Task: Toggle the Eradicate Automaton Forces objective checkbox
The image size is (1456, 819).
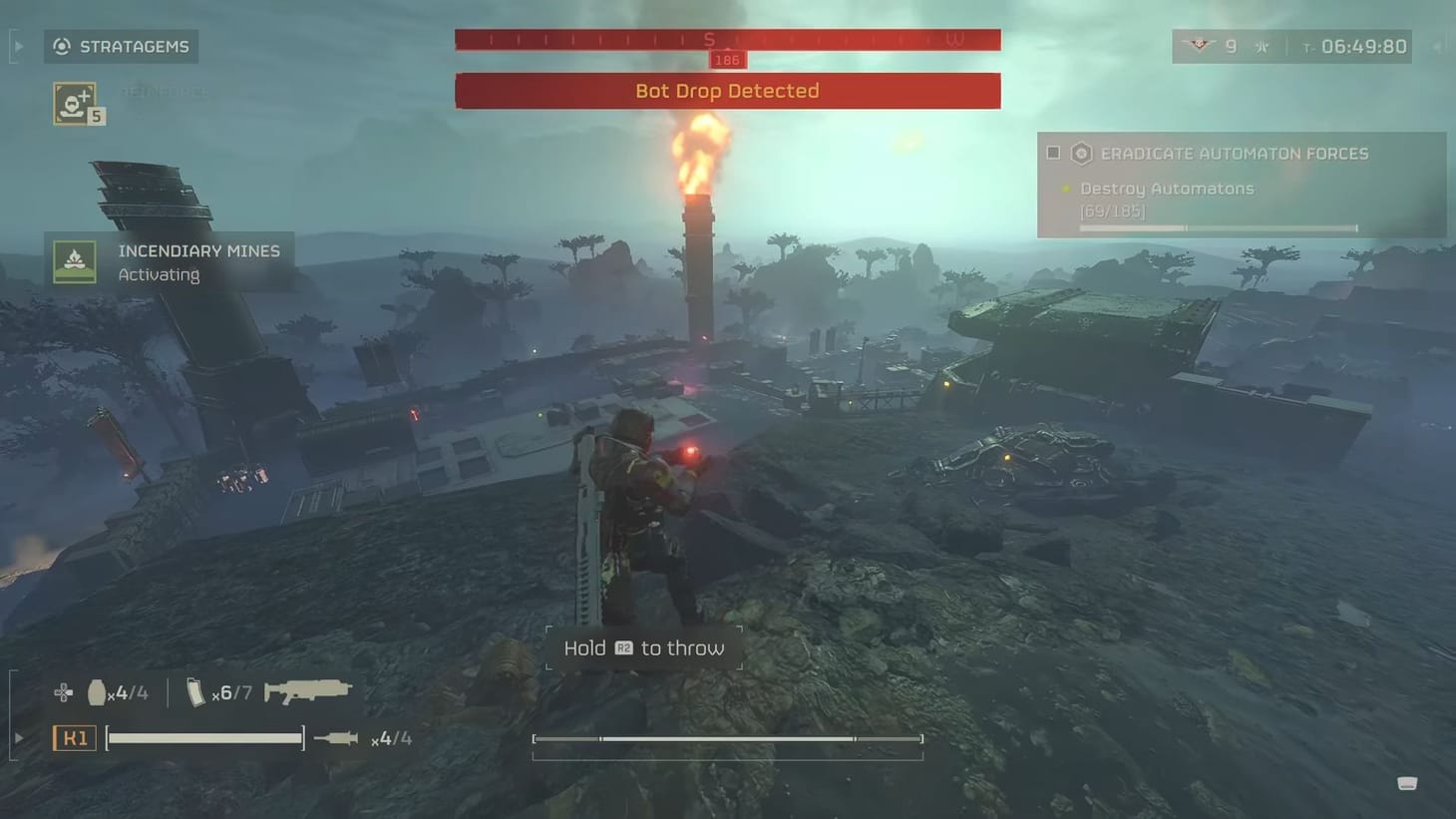Action: click(1053, 153)
